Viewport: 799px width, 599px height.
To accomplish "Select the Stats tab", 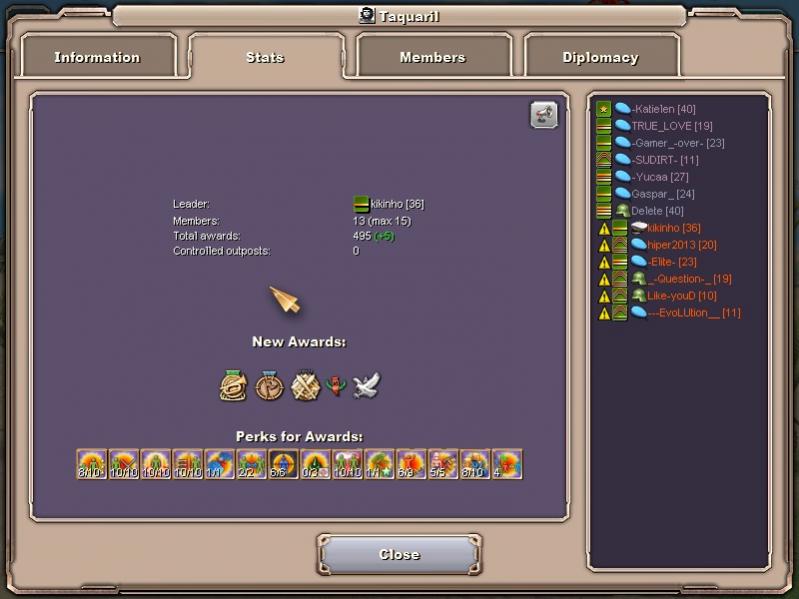I will click(x=265, y=57).
